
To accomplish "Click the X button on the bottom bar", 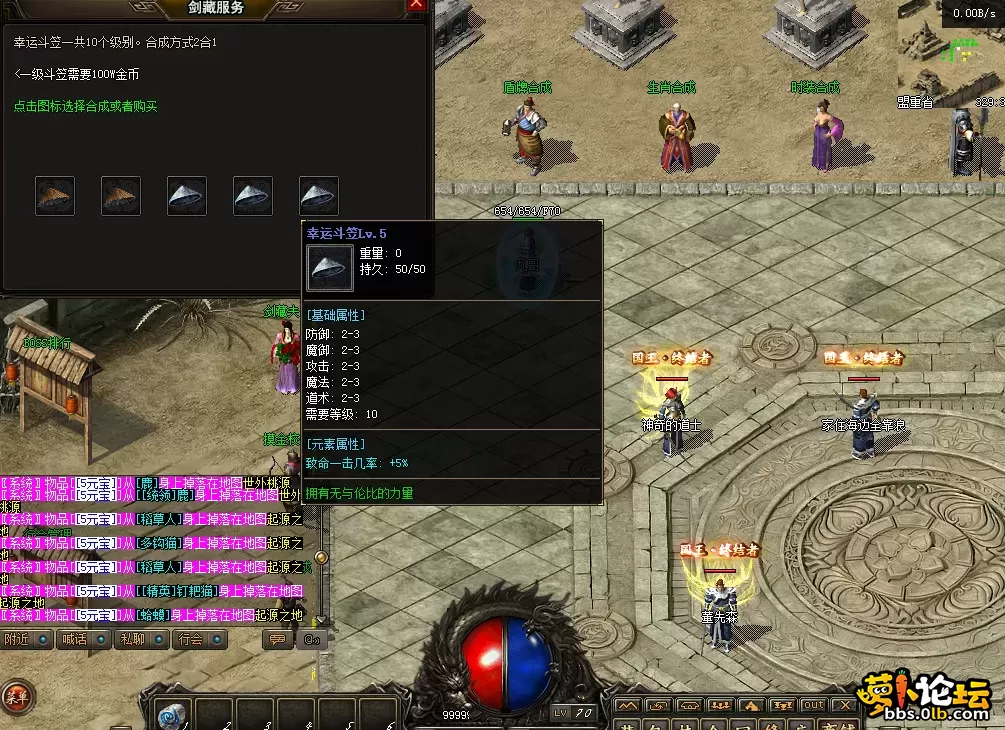I will [845, 705].
